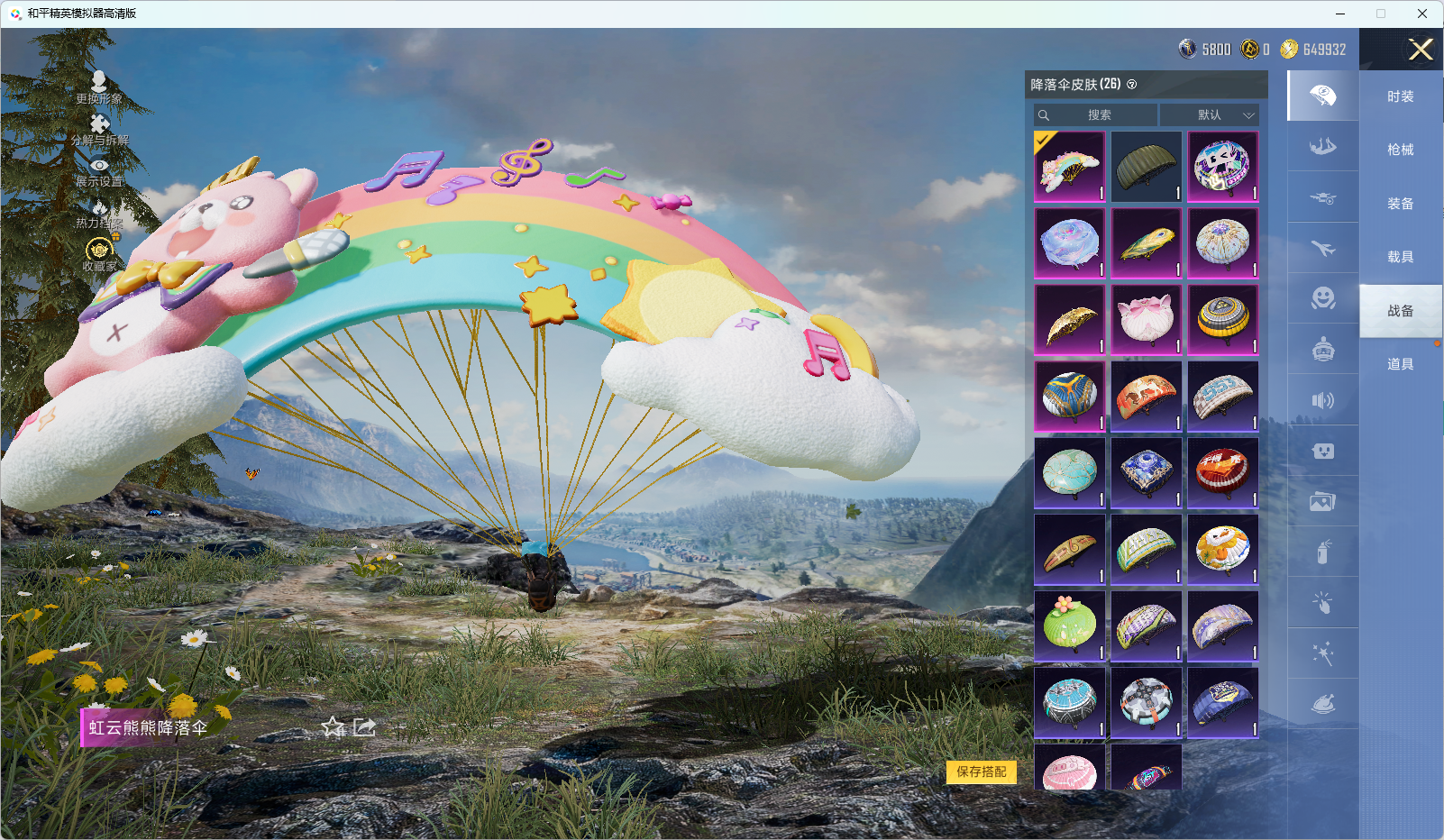The width and height of the screenshot is (1444, 840).
Task: Close the wardrobe with the X button
Action: (x=1421, y=50)
